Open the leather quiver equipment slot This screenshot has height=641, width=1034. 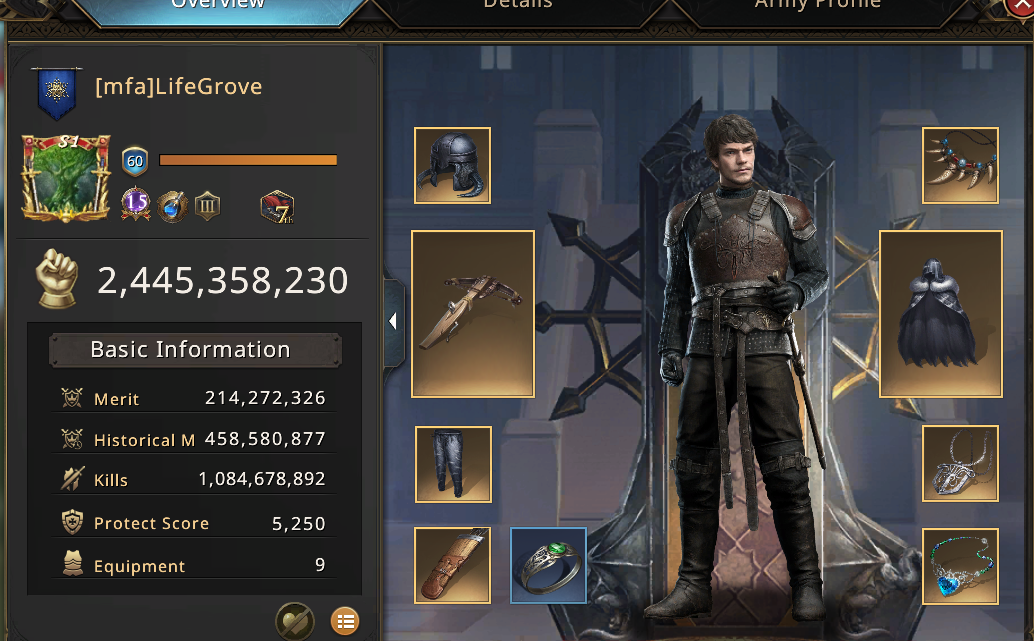click(x=453, y=566)
